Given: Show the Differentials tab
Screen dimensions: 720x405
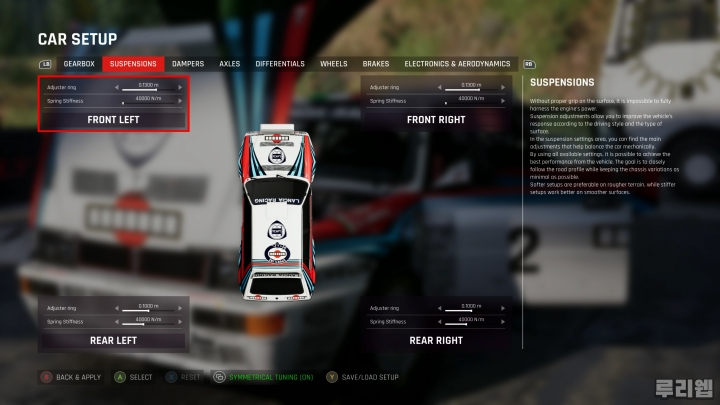Looking at the screenshot, I should [280, 64].
